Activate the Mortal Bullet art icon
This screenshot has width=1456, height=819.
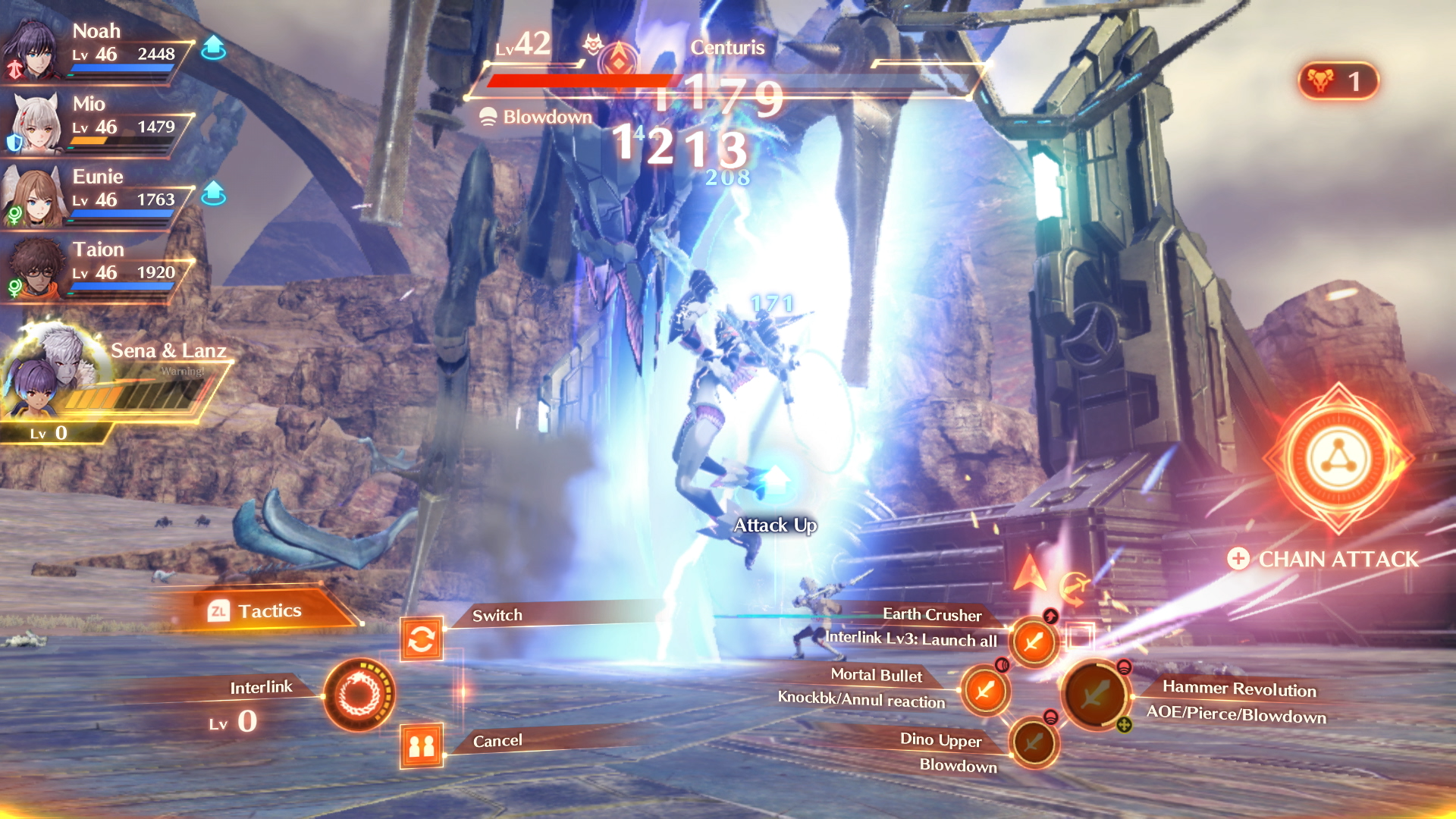point(986,692)
